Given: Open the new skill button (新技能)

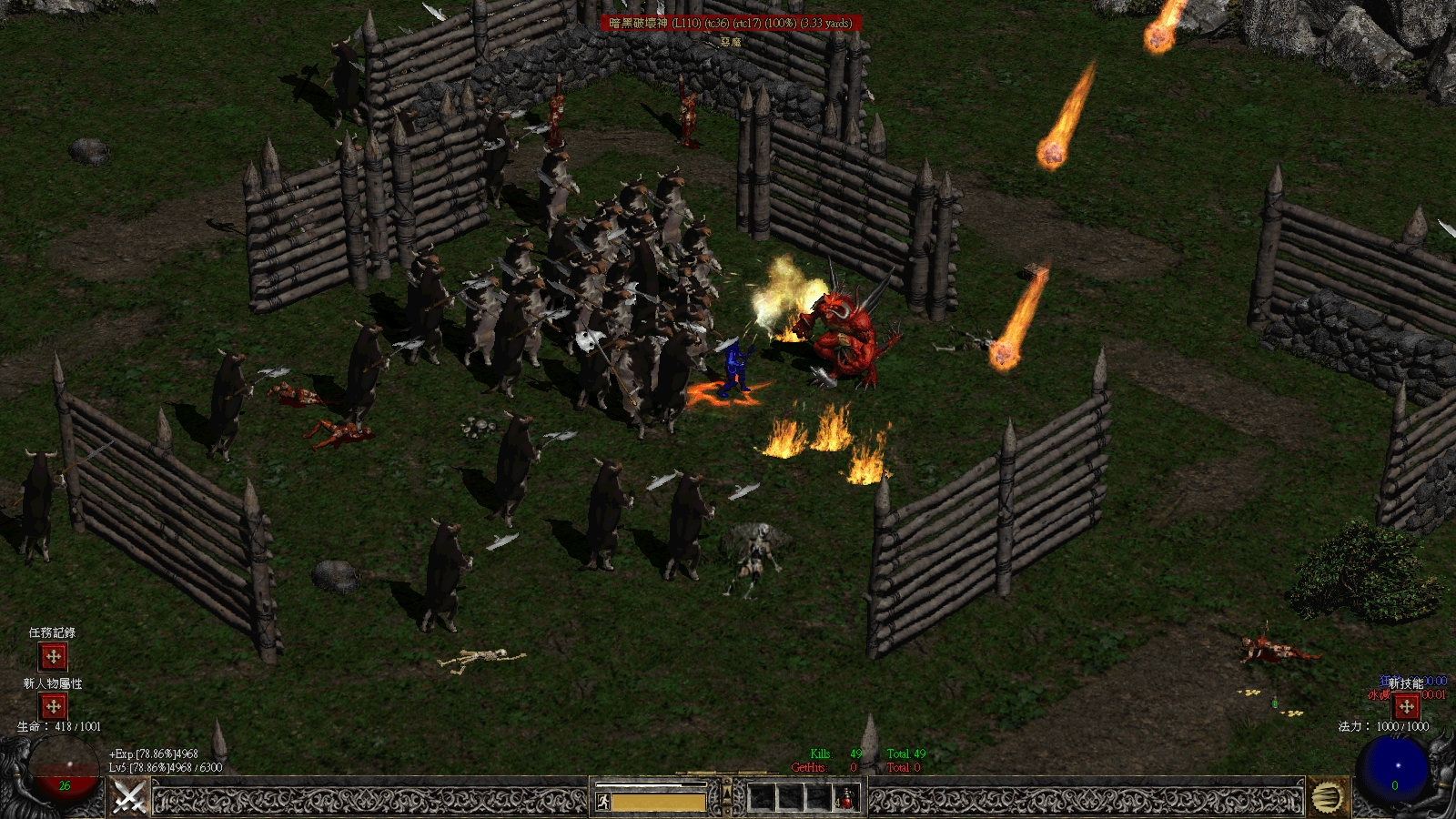Looking at the screenshot, I should (1407, 706).
